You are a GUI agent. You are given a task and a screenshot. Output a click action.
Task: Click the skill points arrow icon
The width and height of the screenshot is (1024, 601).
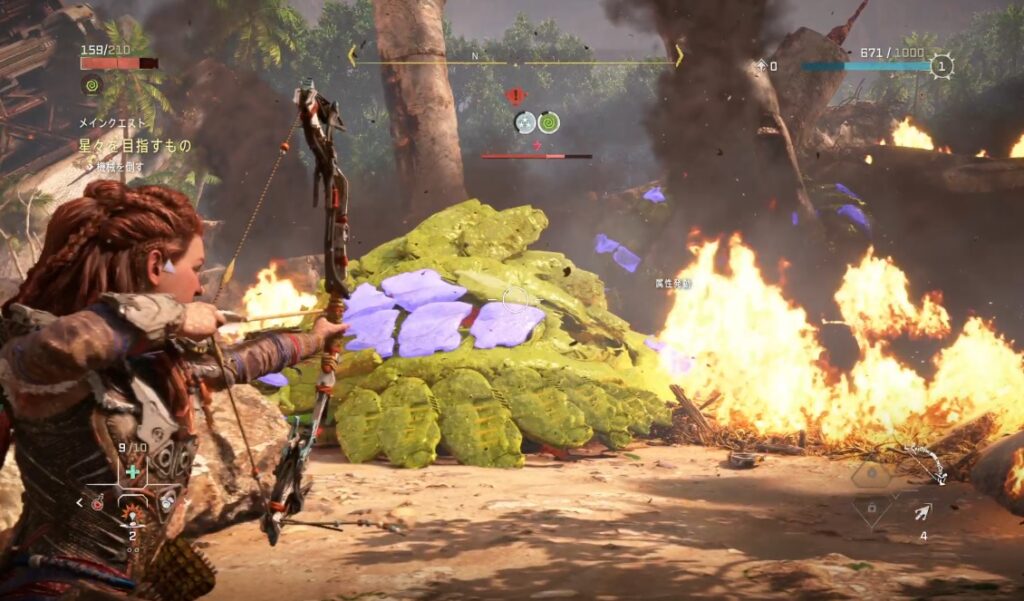tap(762, 66)
